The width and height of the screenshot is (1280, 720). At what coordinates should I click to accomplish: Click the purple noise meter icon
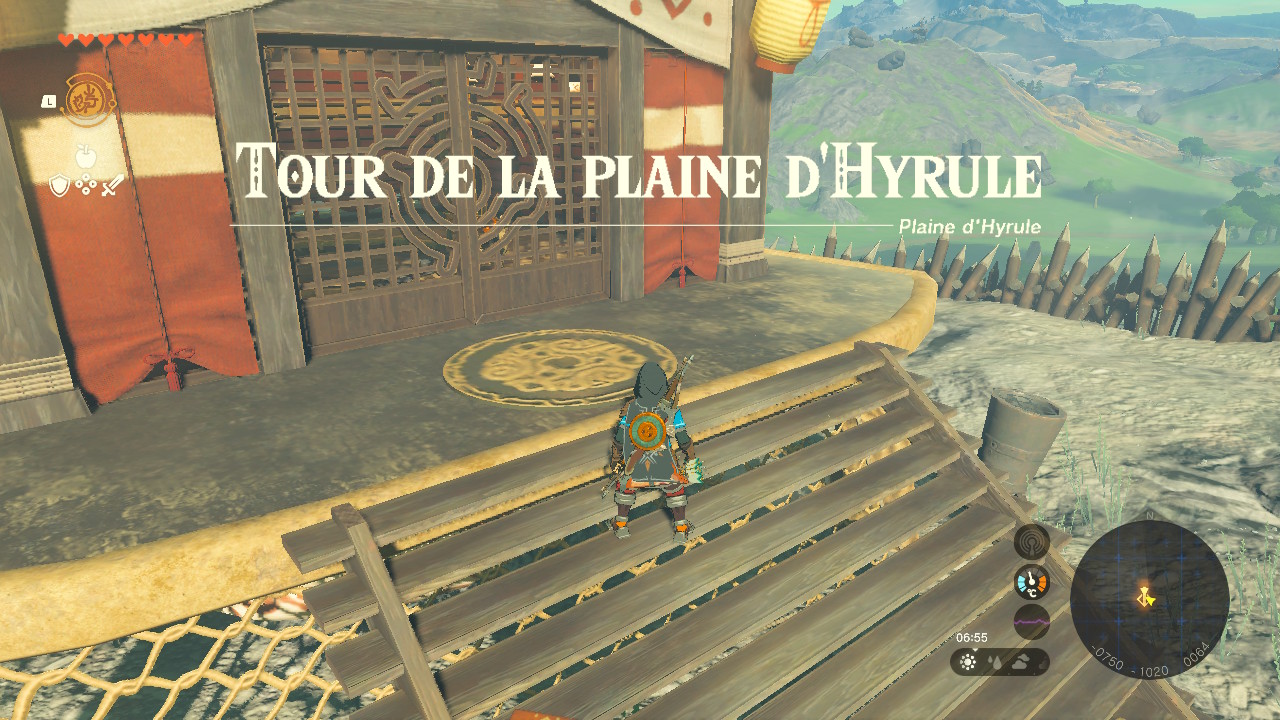coord(1031,621)
